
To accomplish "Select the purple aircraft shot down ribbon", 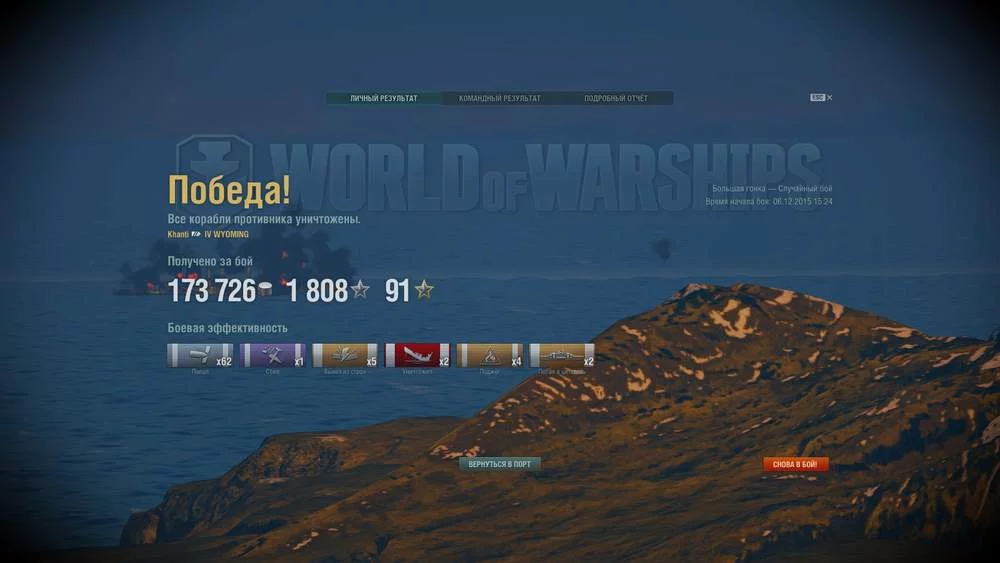I will click(273, 355).
